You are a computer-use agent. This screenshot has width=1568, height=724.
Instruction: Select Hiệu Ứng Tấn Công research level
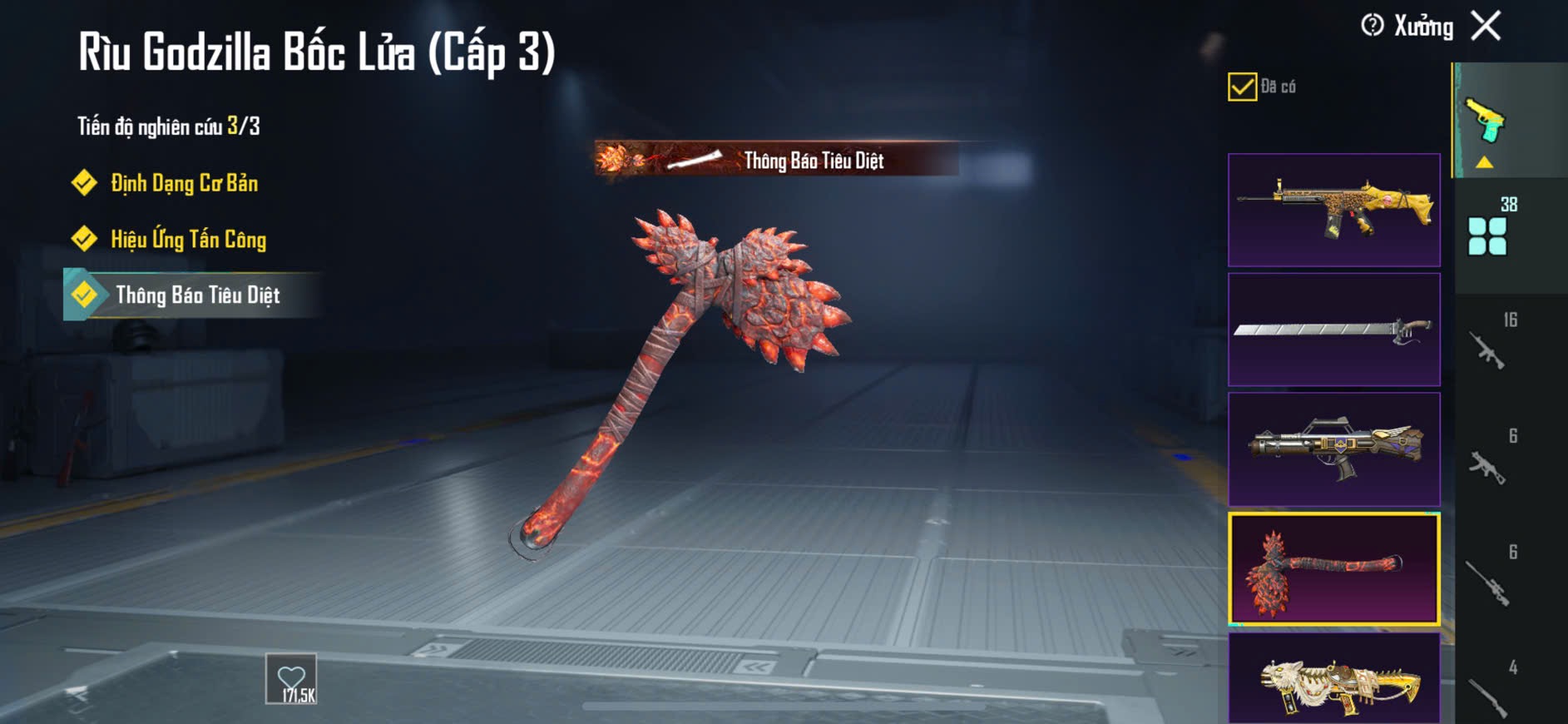[188, 240]
